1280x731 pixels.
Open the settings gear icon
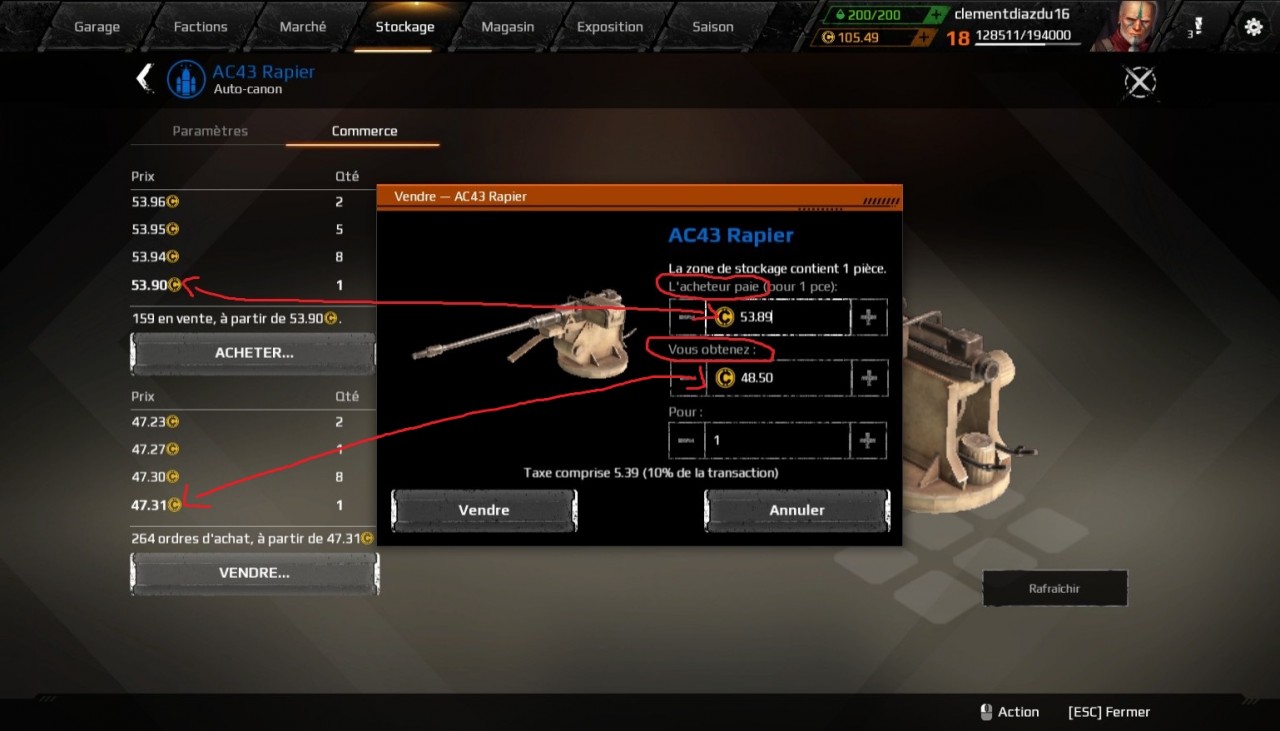[x=1253, y=27]
